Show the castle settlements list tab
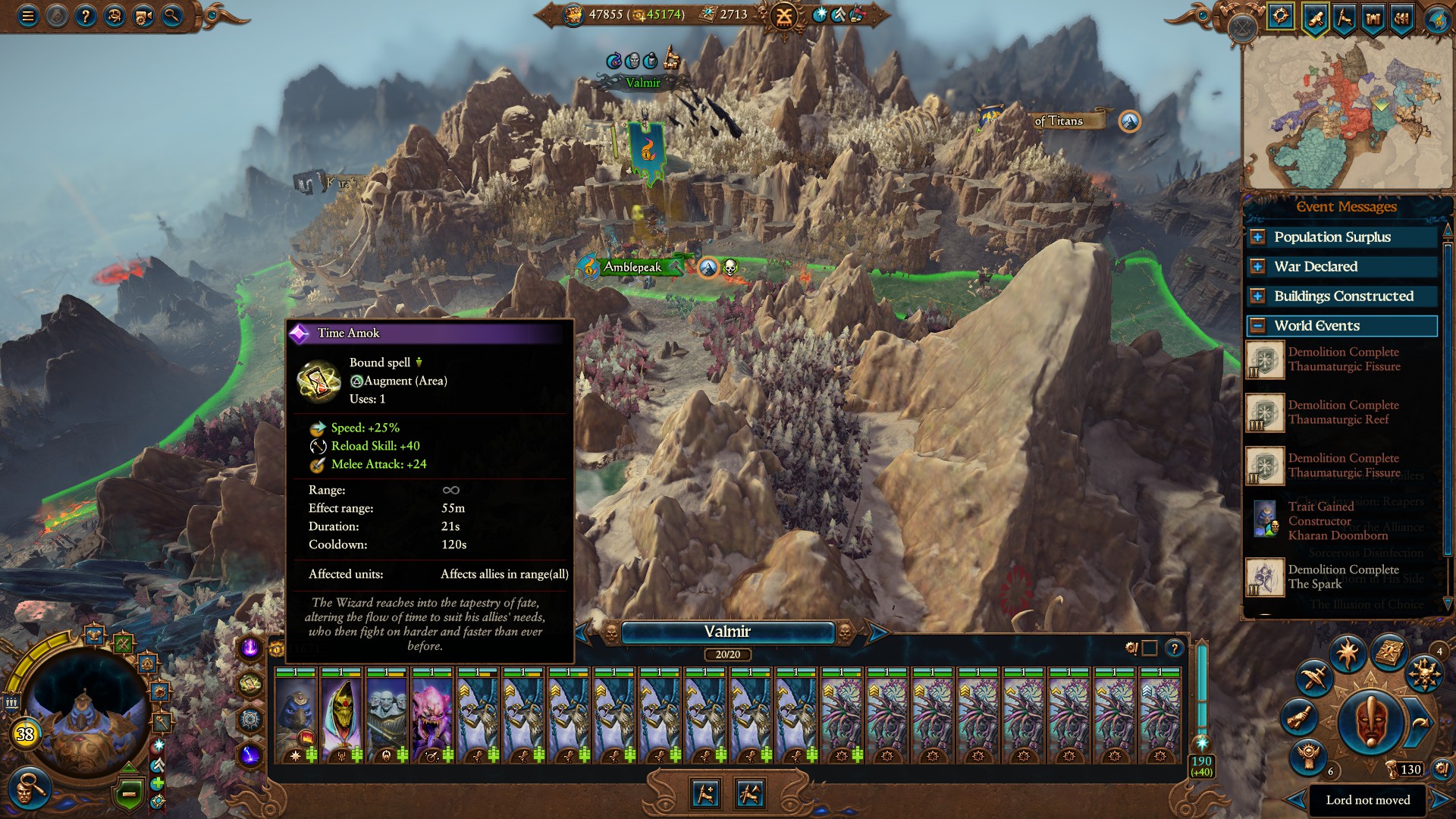The image size is (1456, 819). tap(1373, 17)
